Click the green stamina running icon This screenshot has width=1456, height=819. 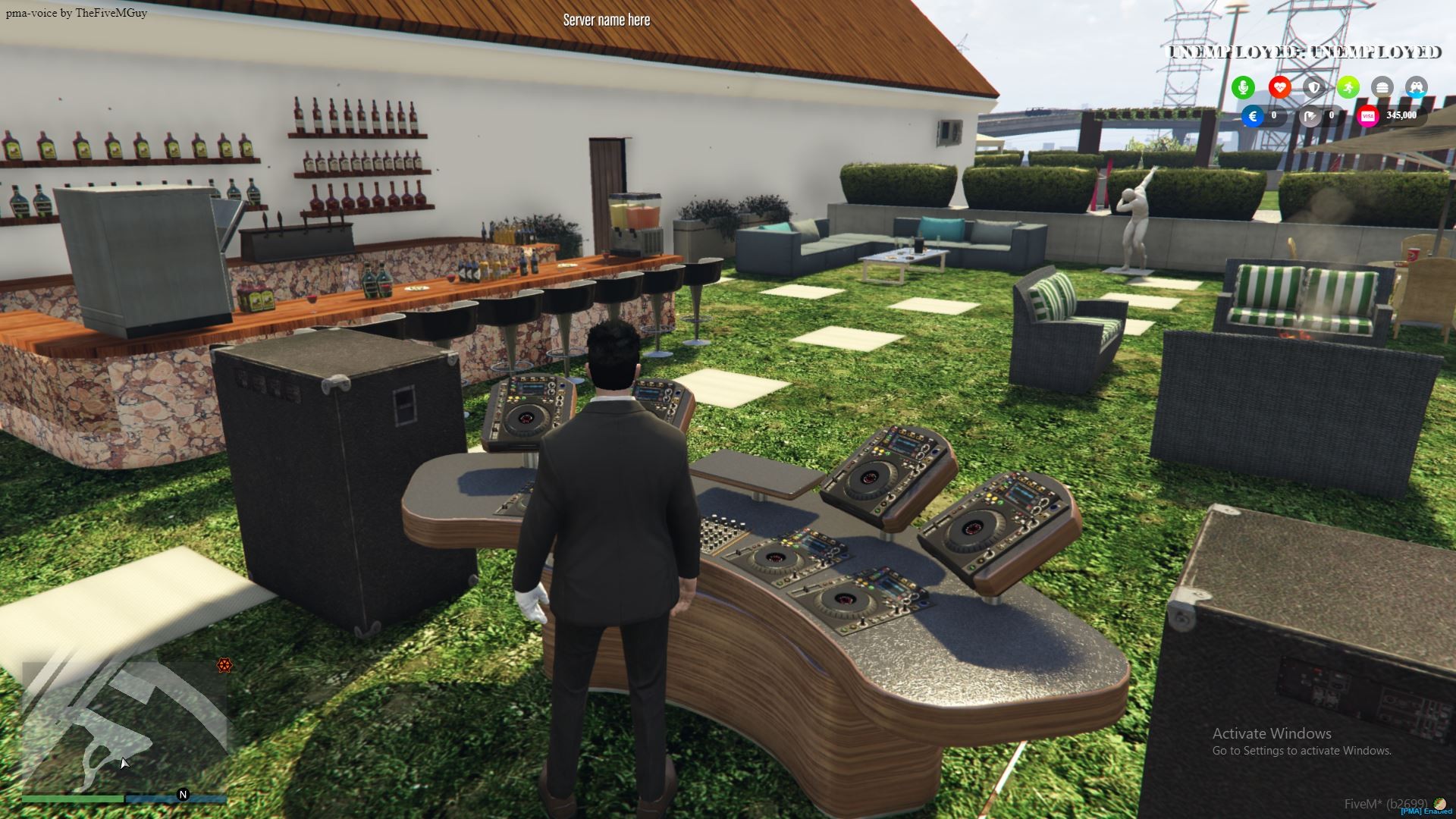[1348, 87]
